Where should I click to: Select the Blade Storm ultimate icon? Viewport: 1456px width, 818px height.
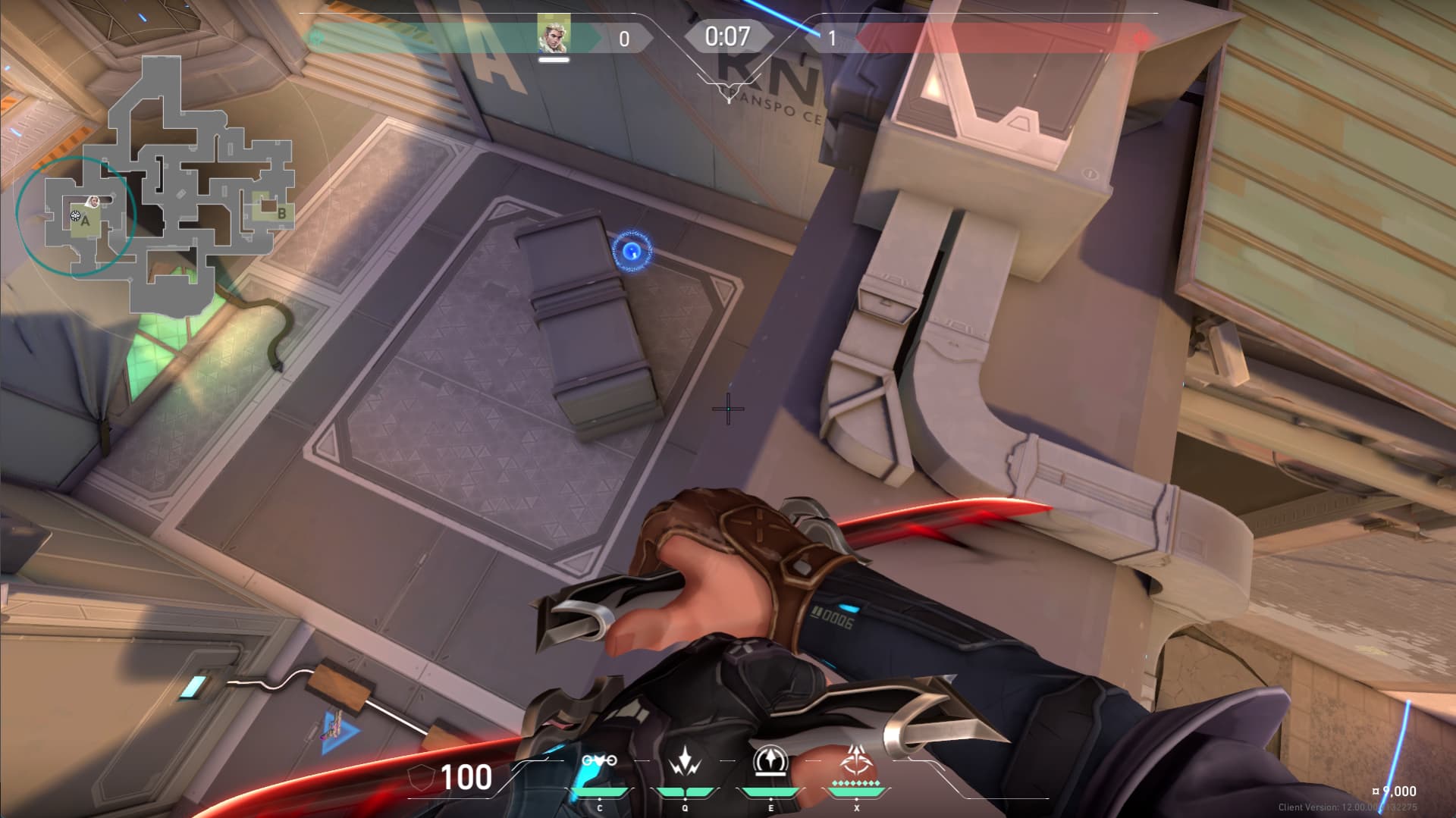857,760
